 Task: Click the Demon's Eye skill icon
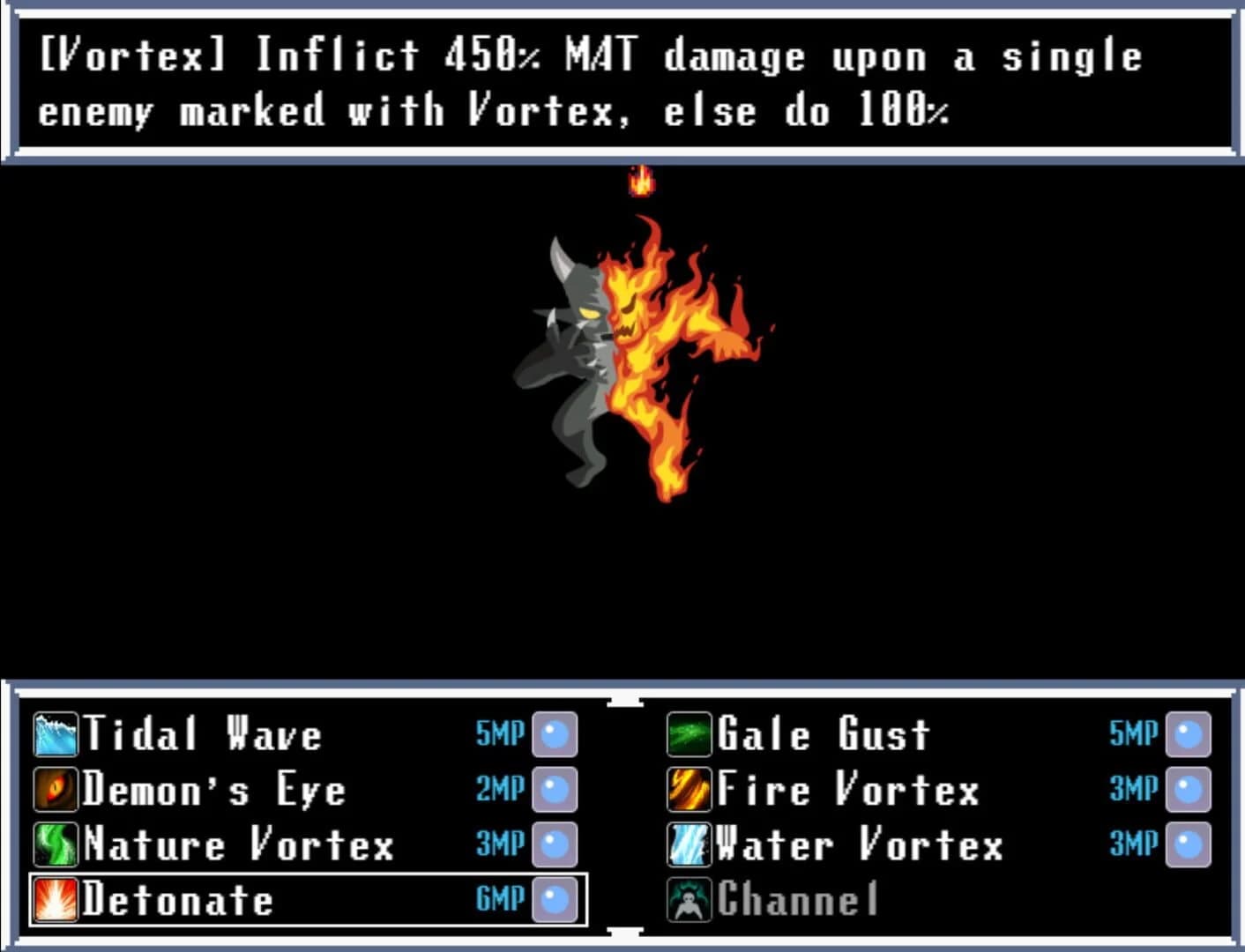click(x=55, y=790)
